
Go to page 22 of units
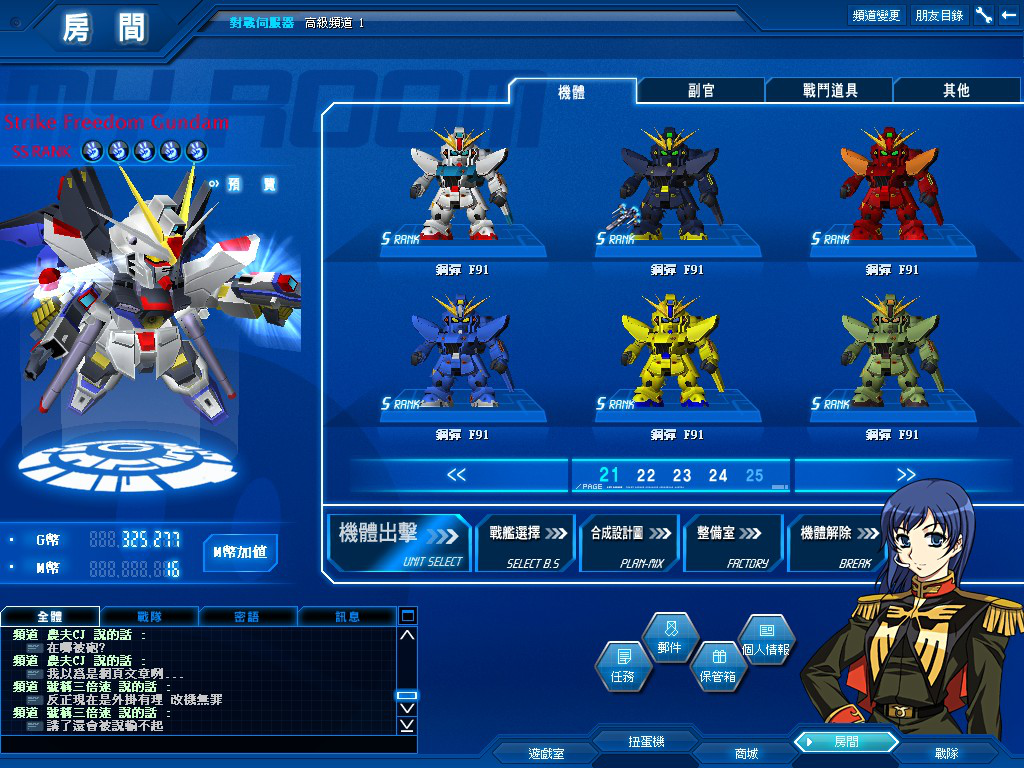pyautogui.click(x=646, y=476)
